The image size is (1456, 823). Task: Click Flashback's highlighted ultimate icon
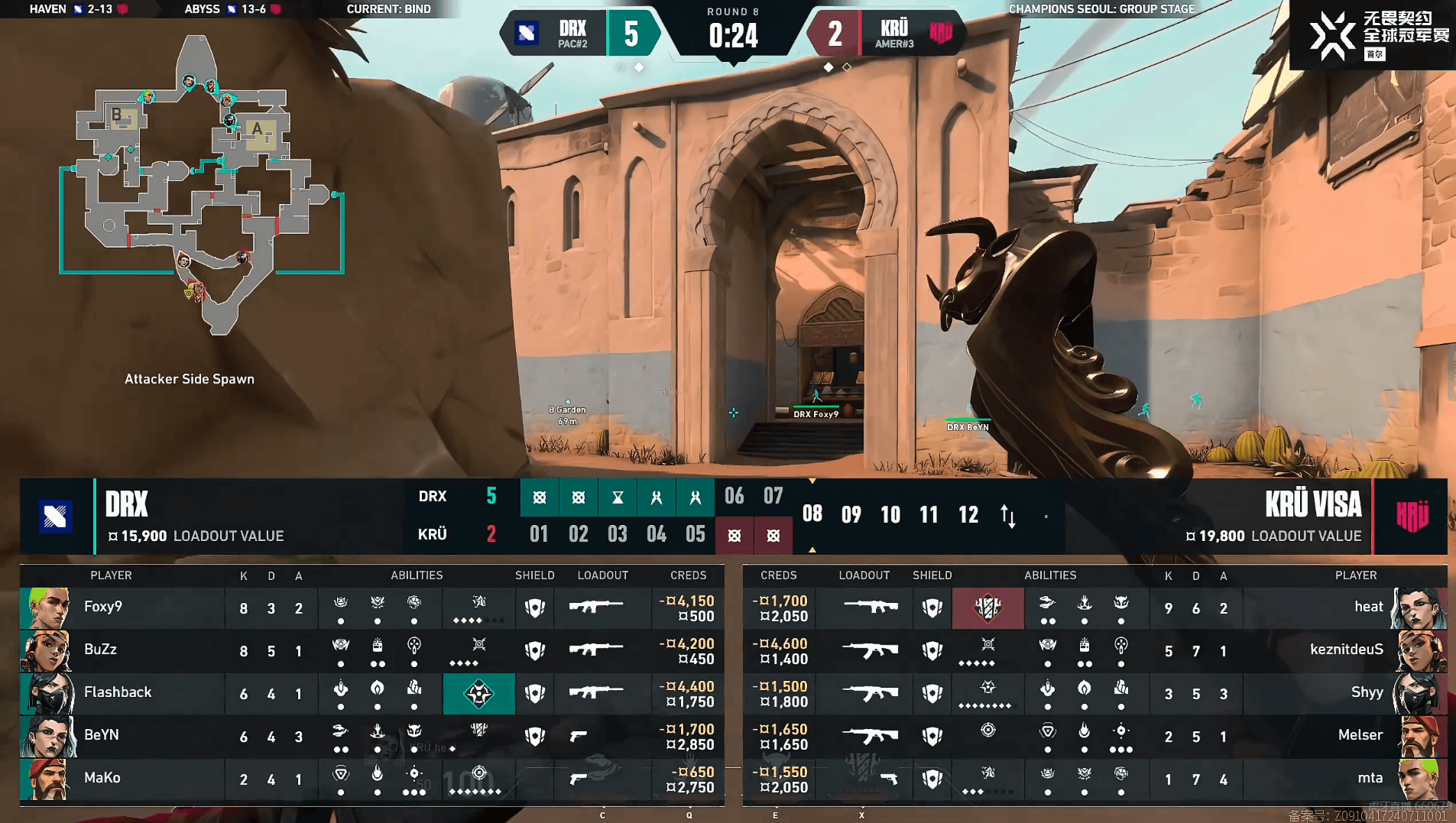[479, 694]
